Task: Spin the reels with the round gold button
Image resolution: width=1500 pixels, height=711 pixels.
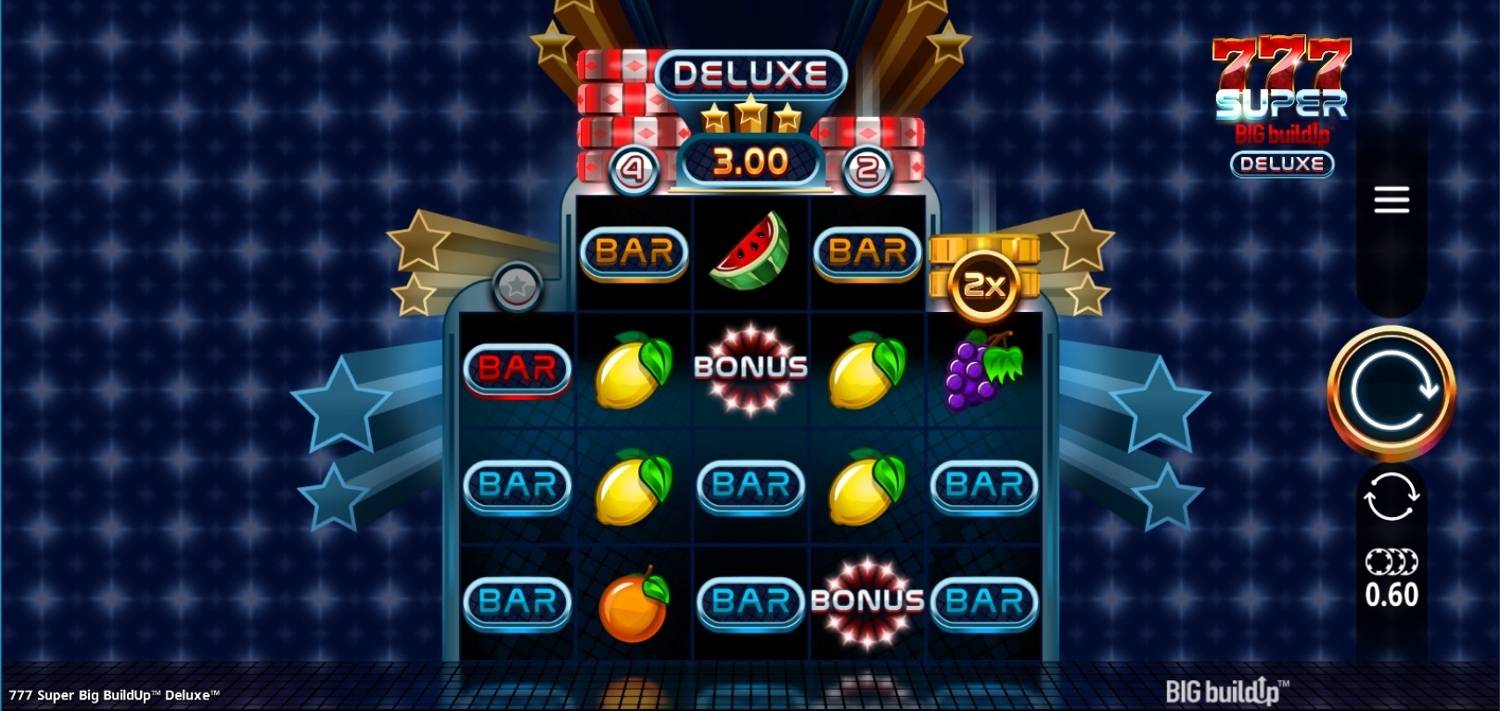Action: pyautogui.click(x=1391, y=393)
